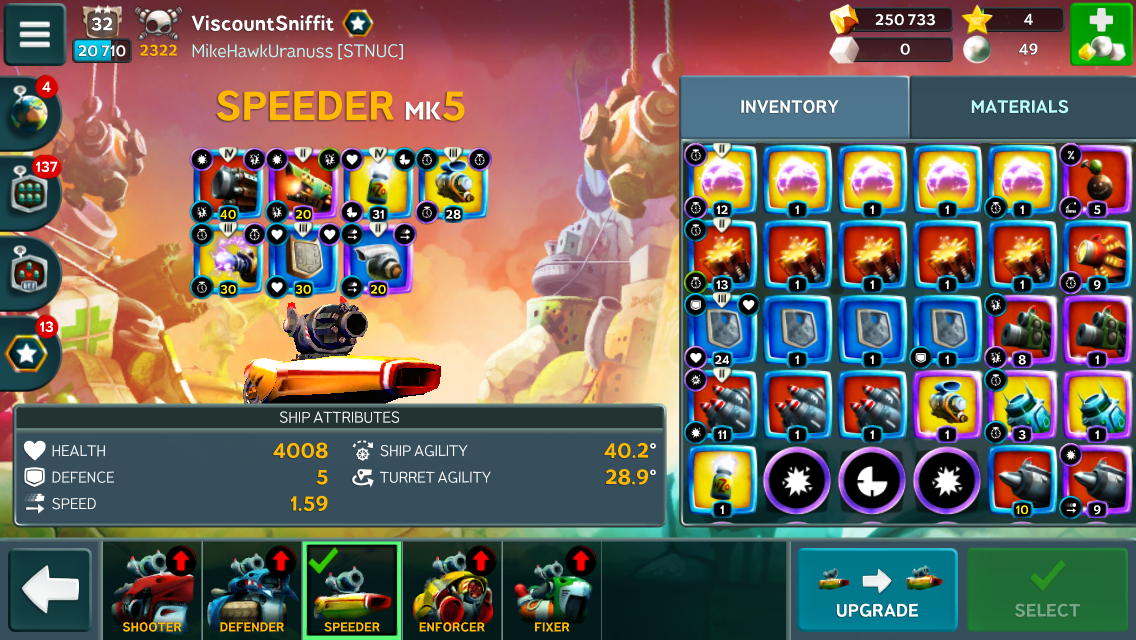Screen dimensions: 1136x640
Task: Open the crate icon showing 137 notifications
Action: coord(29,192)
